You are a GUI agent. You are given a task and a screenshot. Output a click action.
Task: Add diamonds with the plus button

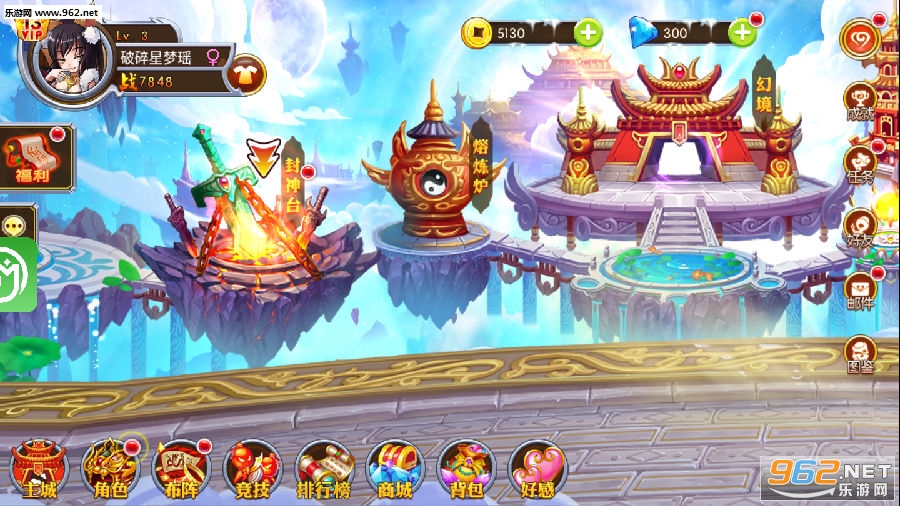click(x=742, y=32)
